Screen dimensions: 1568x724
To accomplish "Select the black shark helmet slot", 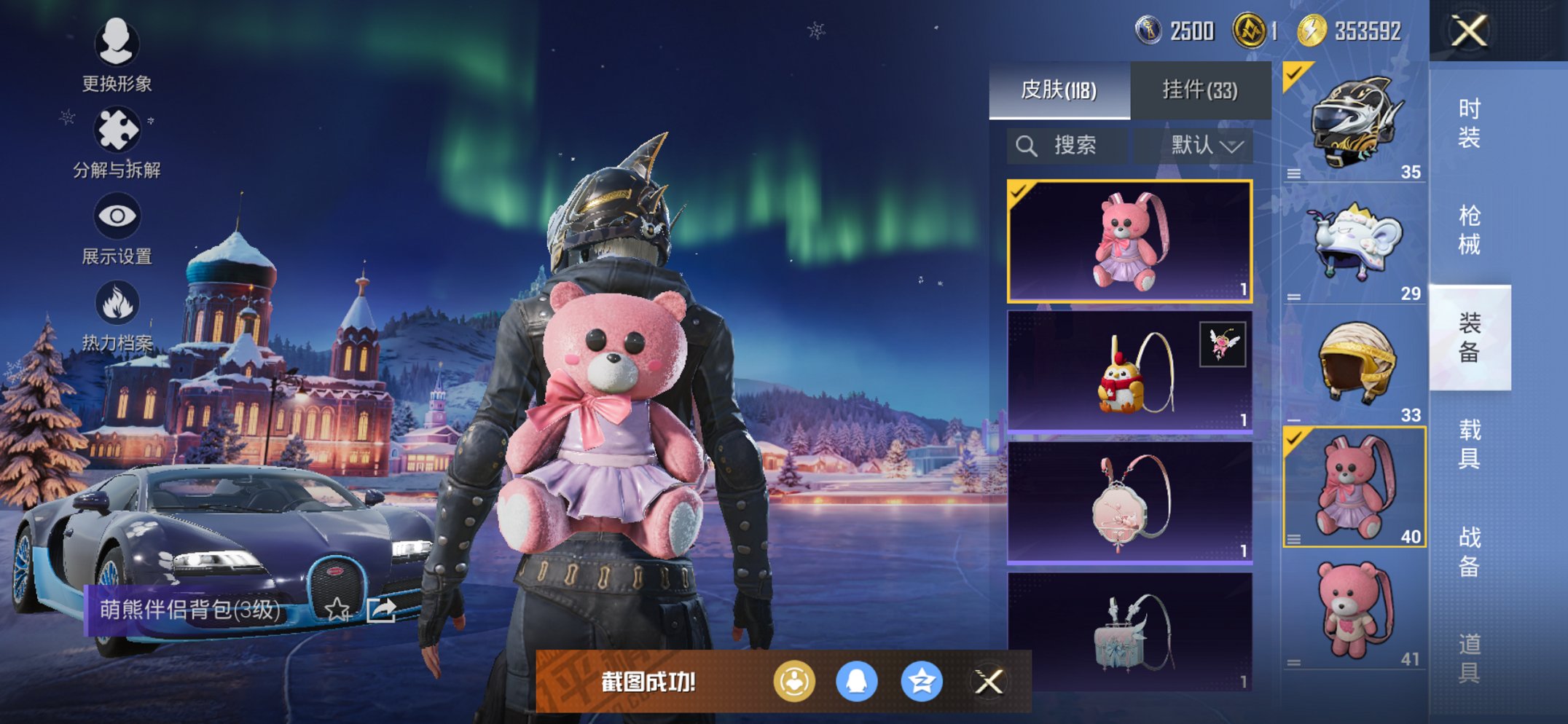I will [x=1354, y=122].
